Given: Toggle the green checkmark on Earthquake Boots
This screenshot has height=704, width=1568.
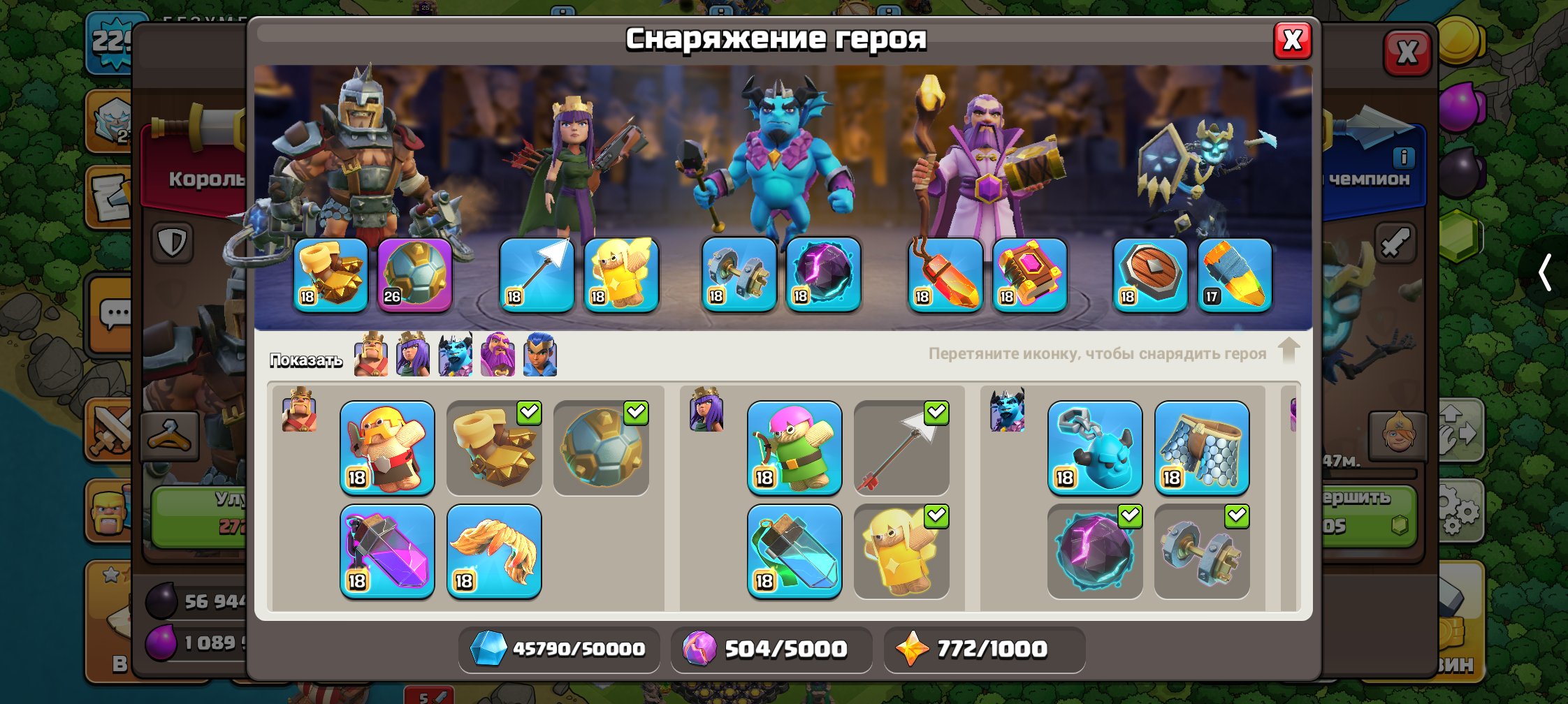Looking at the screenshot, I should click(x=530, y=414).
